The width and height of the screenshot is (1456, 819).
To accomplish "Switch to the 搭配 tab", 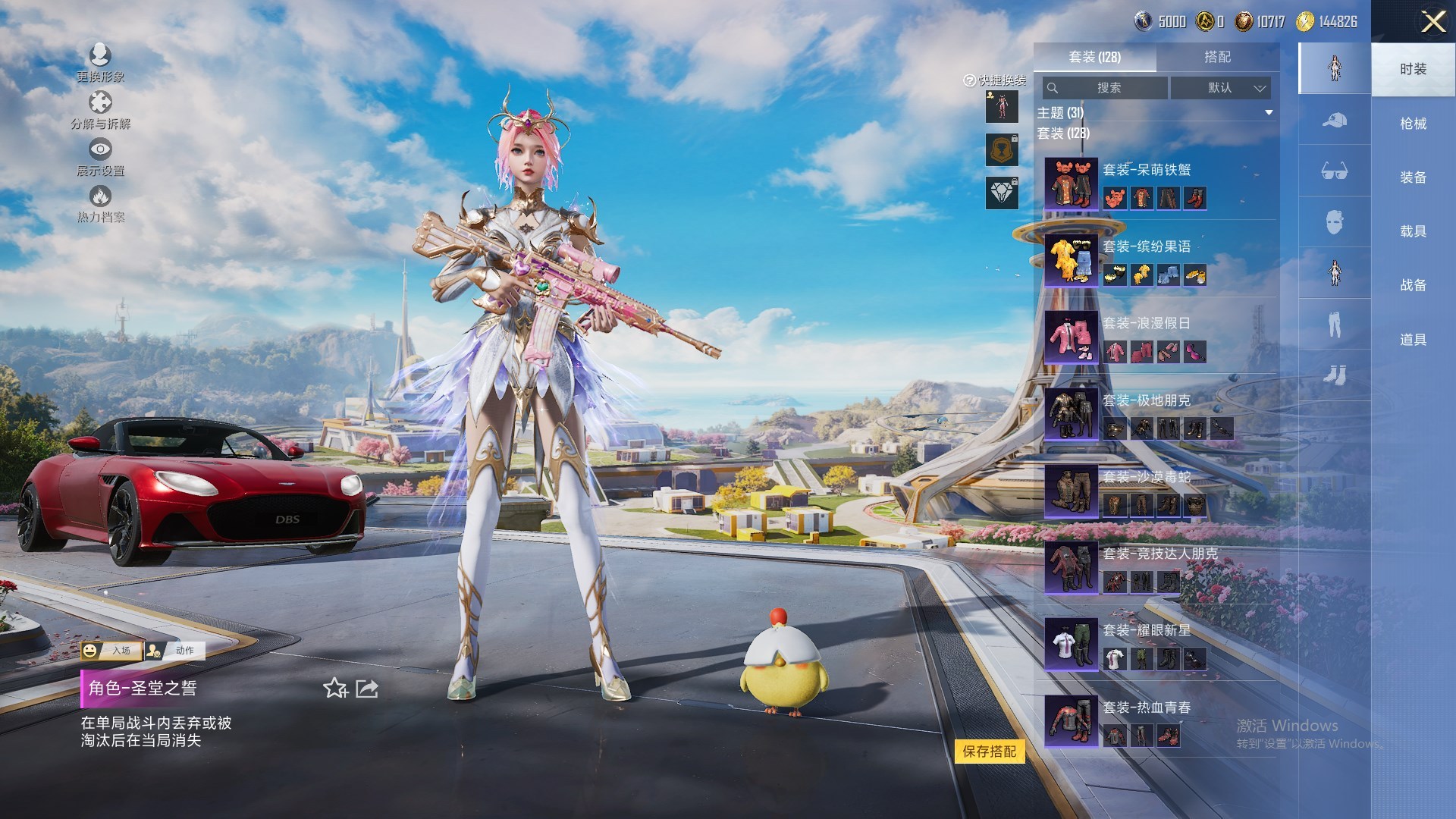I will (1217, 57).
